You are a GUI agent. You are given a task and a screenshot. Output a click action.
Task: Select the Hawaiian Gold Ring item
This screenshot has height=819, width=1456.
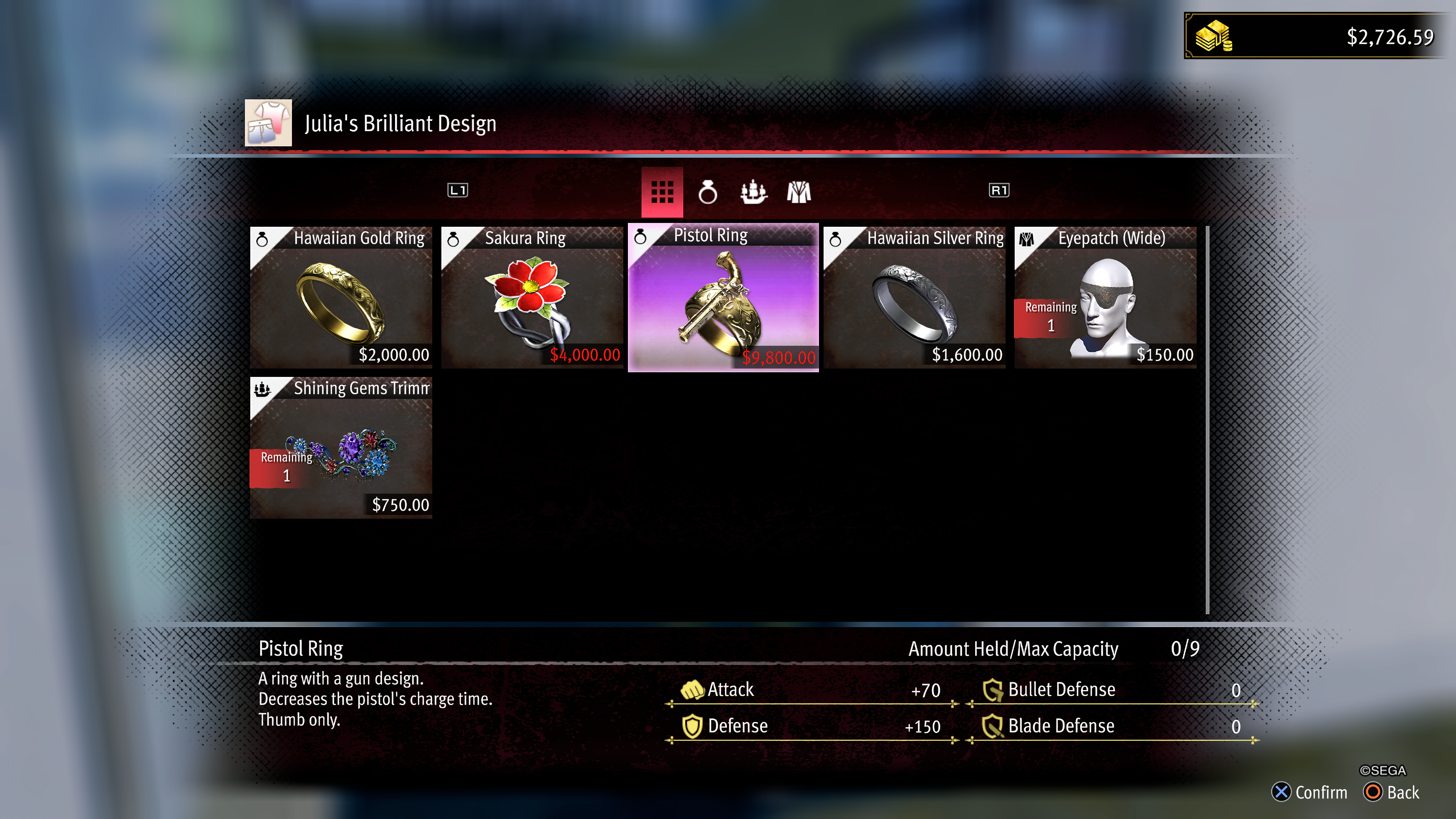[x=341, y=298]
